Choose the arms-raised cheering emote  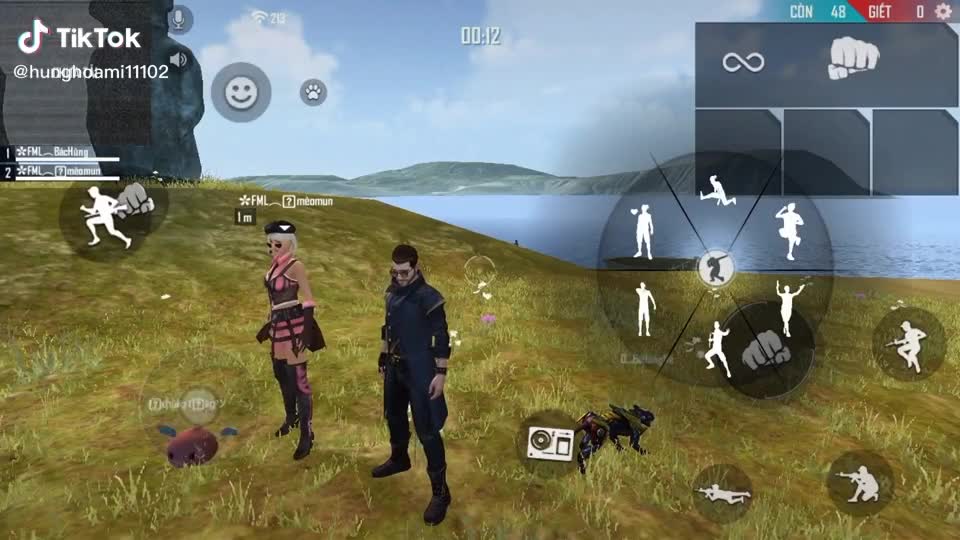point(790,305)
